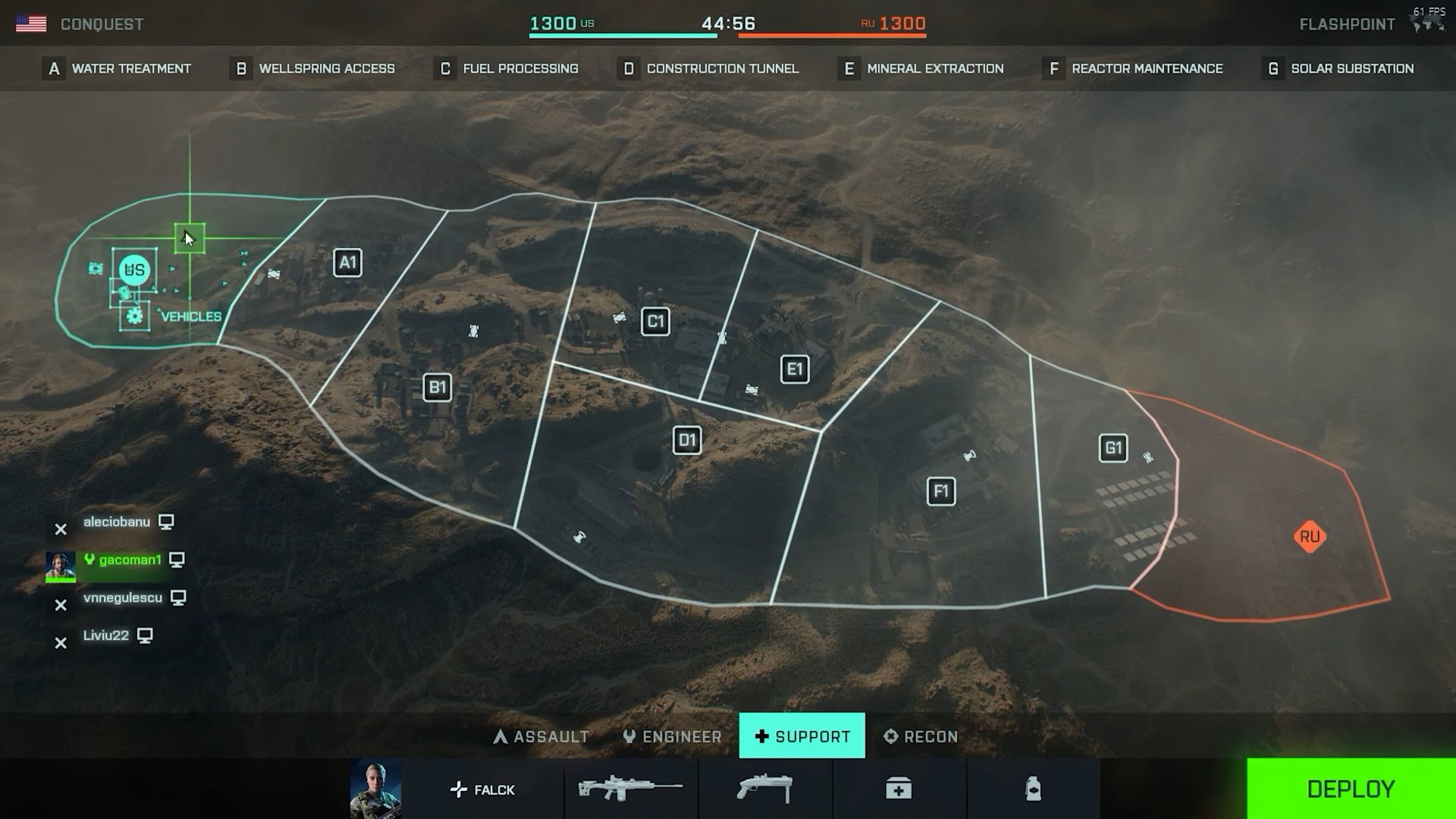Pick the G1 Solar Substation marker

tap(1113, 448)
